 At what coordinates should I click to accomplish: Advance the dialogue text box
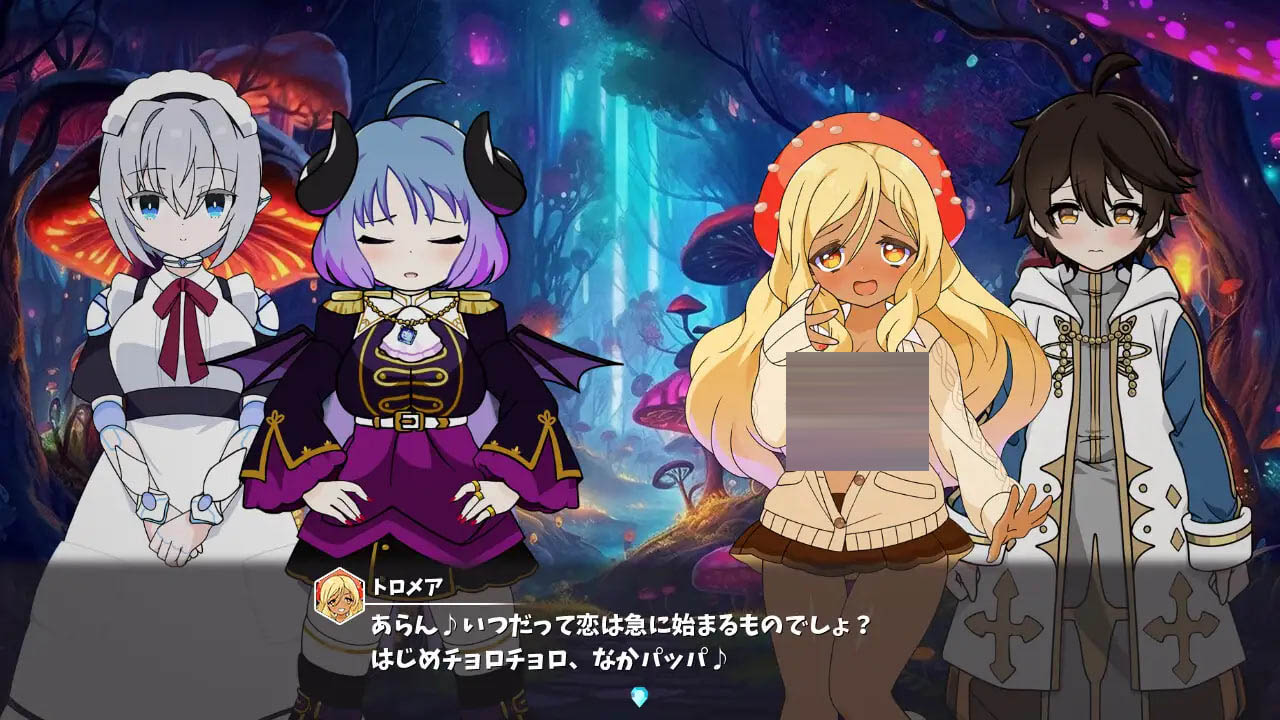coord(640,640)
